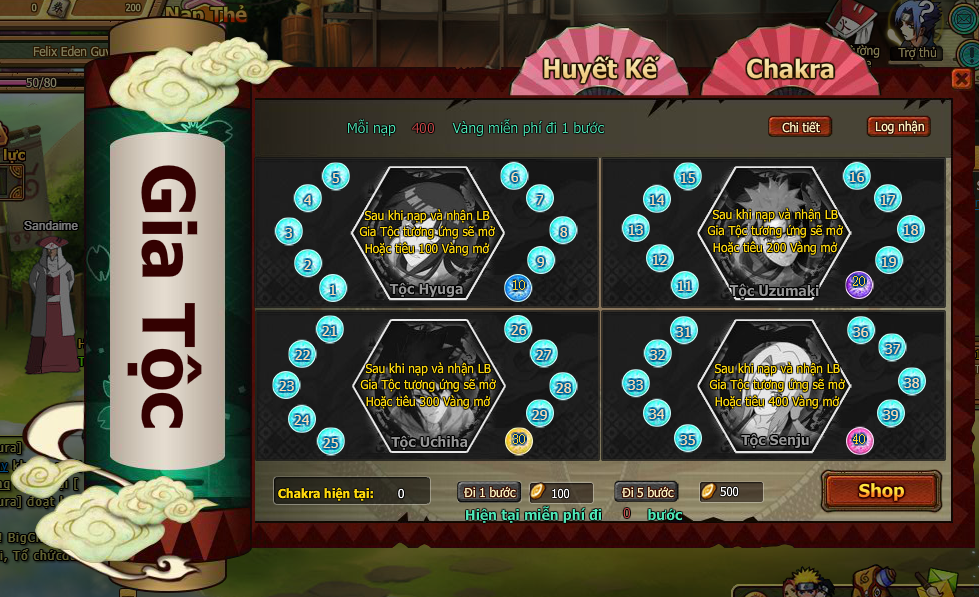This screenshot has height=597, width=979.
Task: Click the Đi 5 bước button
Action: point(645,492)
